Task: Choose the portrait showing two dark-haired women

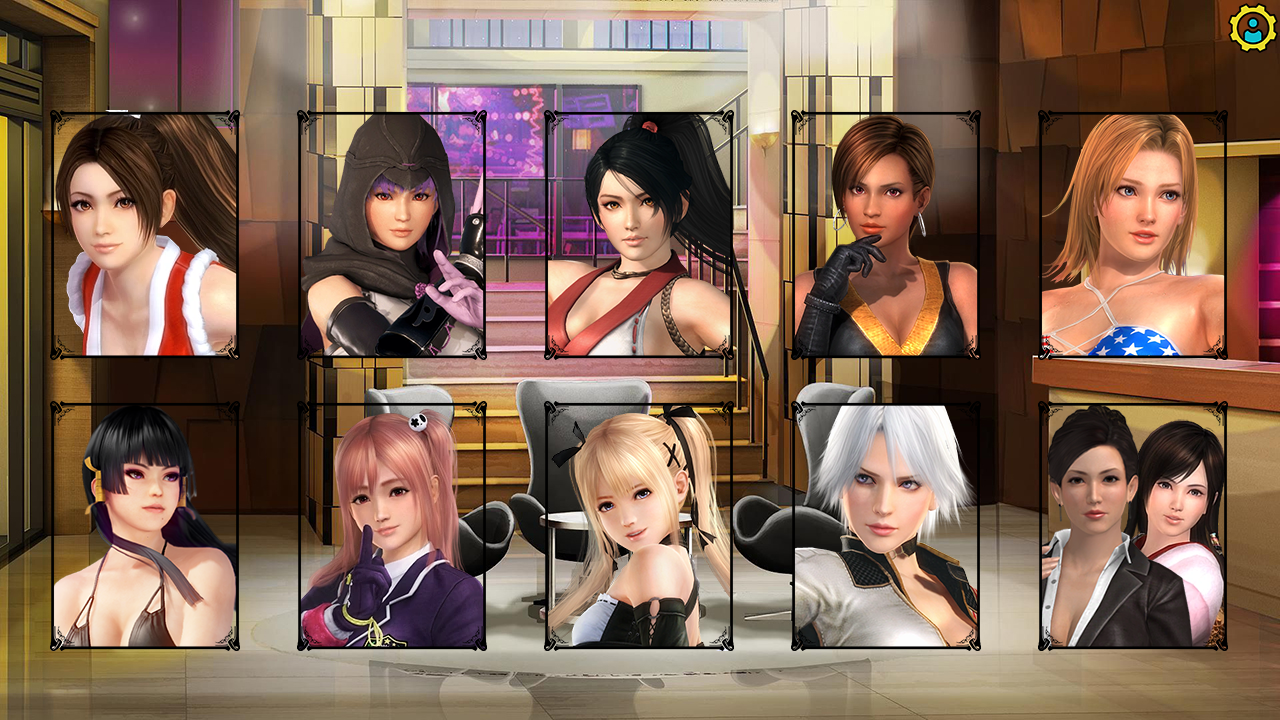Action: point(1133,526)
